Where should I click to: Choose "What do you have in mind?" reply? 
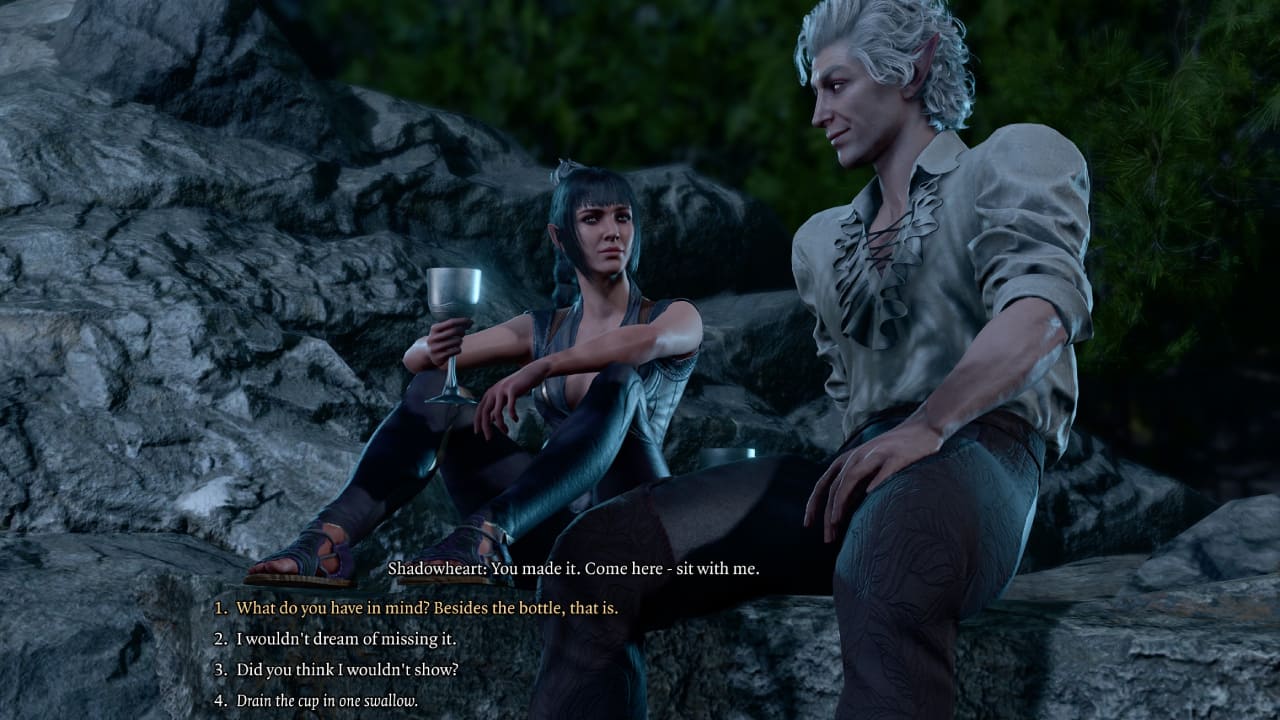426,607
